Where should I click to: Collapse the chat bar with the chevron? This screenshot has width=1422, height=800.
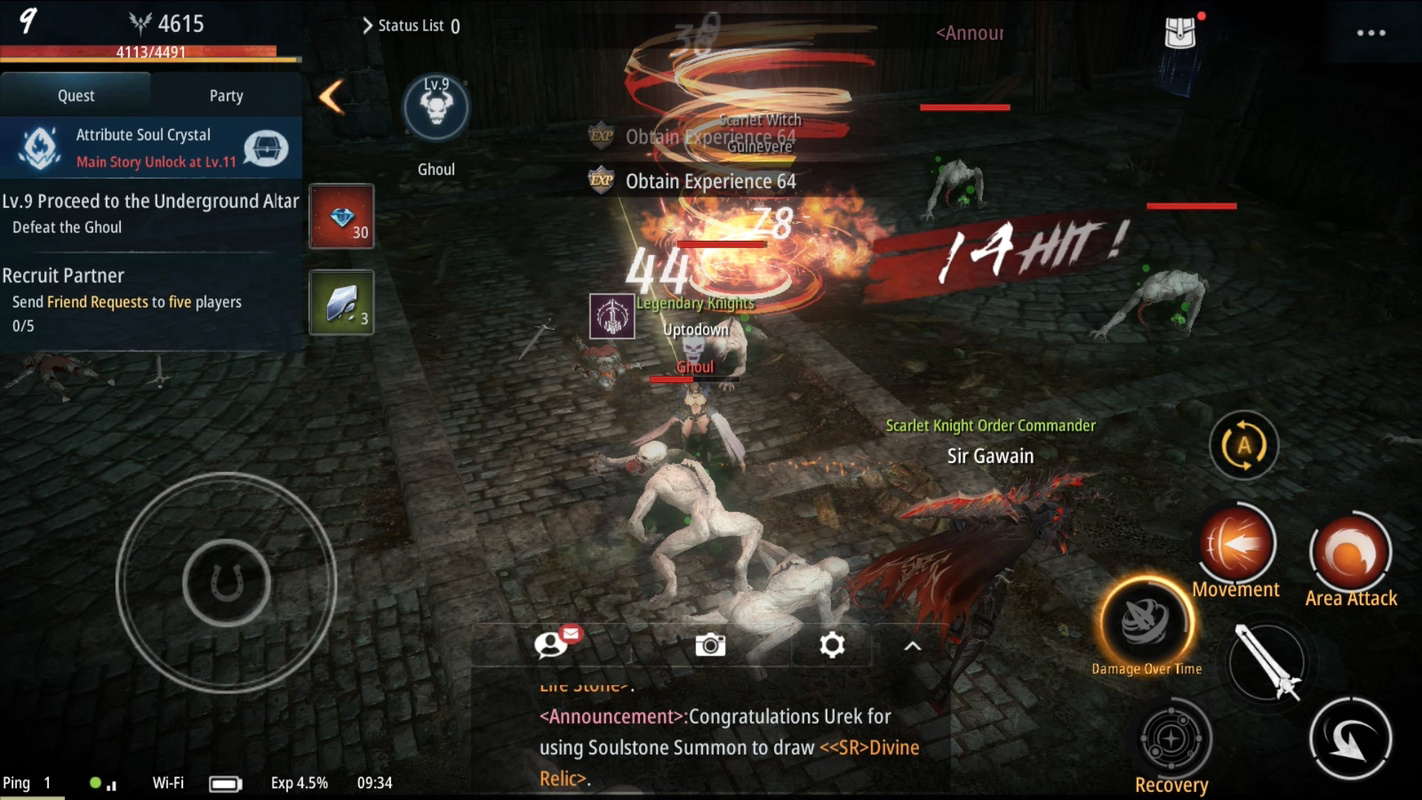pos(911,646)
